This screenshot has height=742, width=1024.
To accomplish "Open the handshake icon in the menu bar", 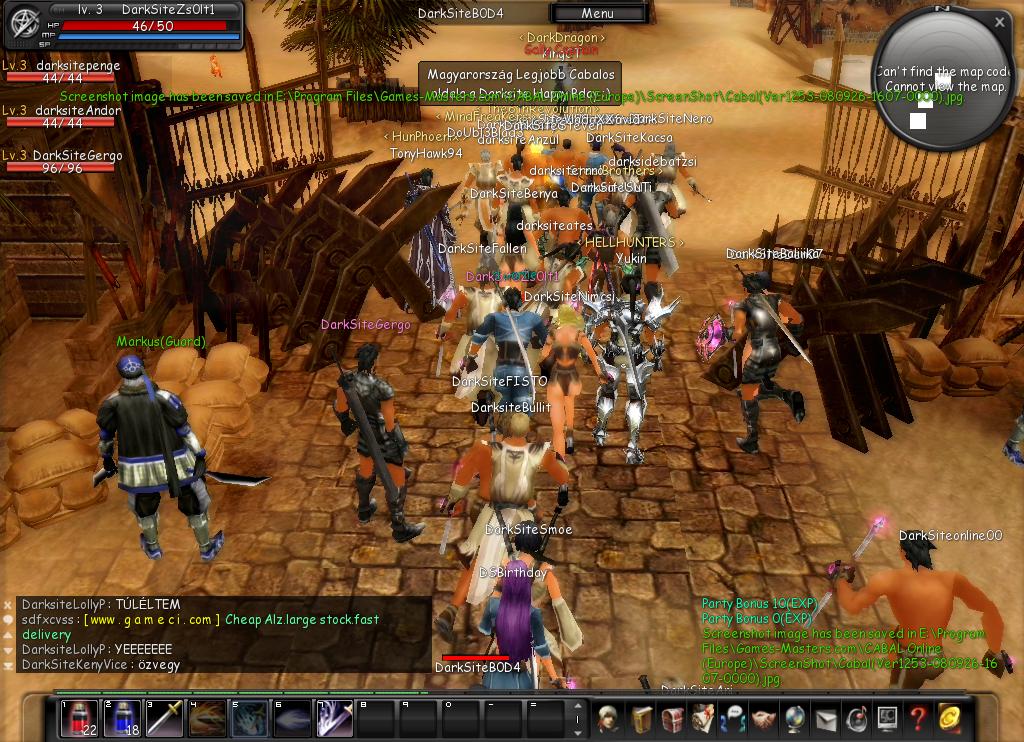I will tap(764, 719).
